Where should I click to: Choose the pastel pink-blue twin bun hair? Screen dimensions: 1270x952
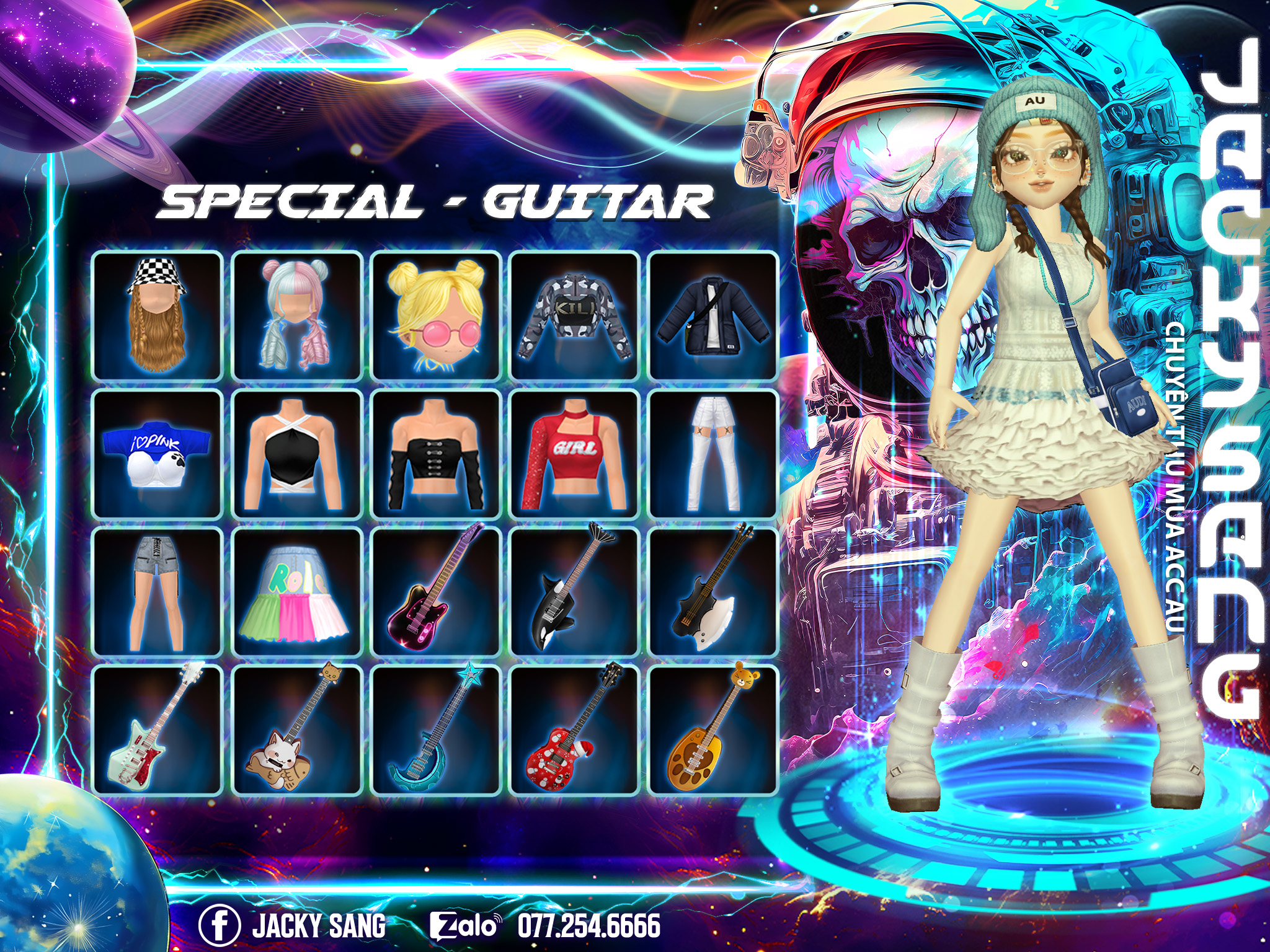(x=296, y=315)
